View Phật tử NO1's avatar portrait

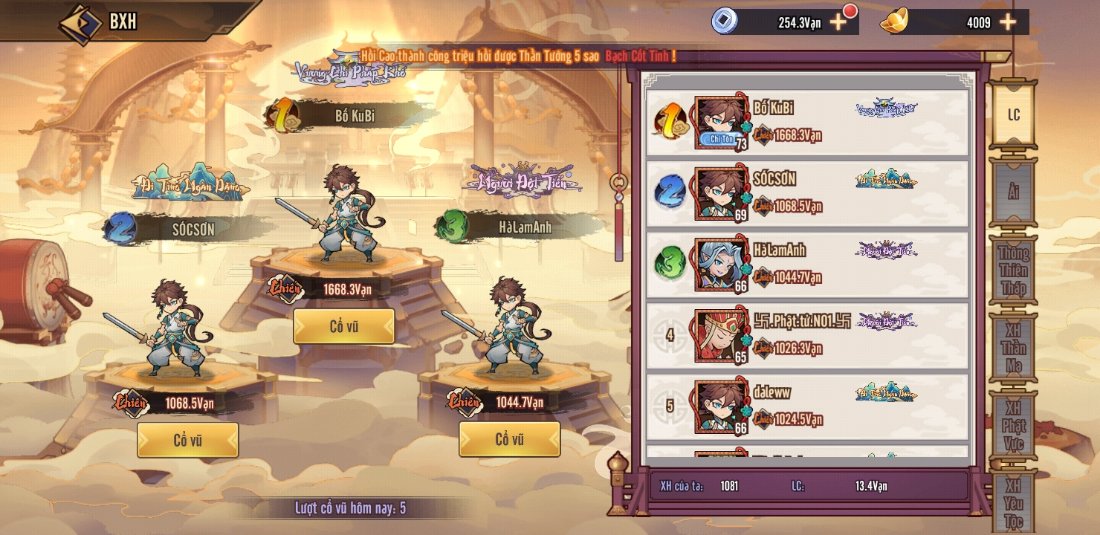(721, 335)
